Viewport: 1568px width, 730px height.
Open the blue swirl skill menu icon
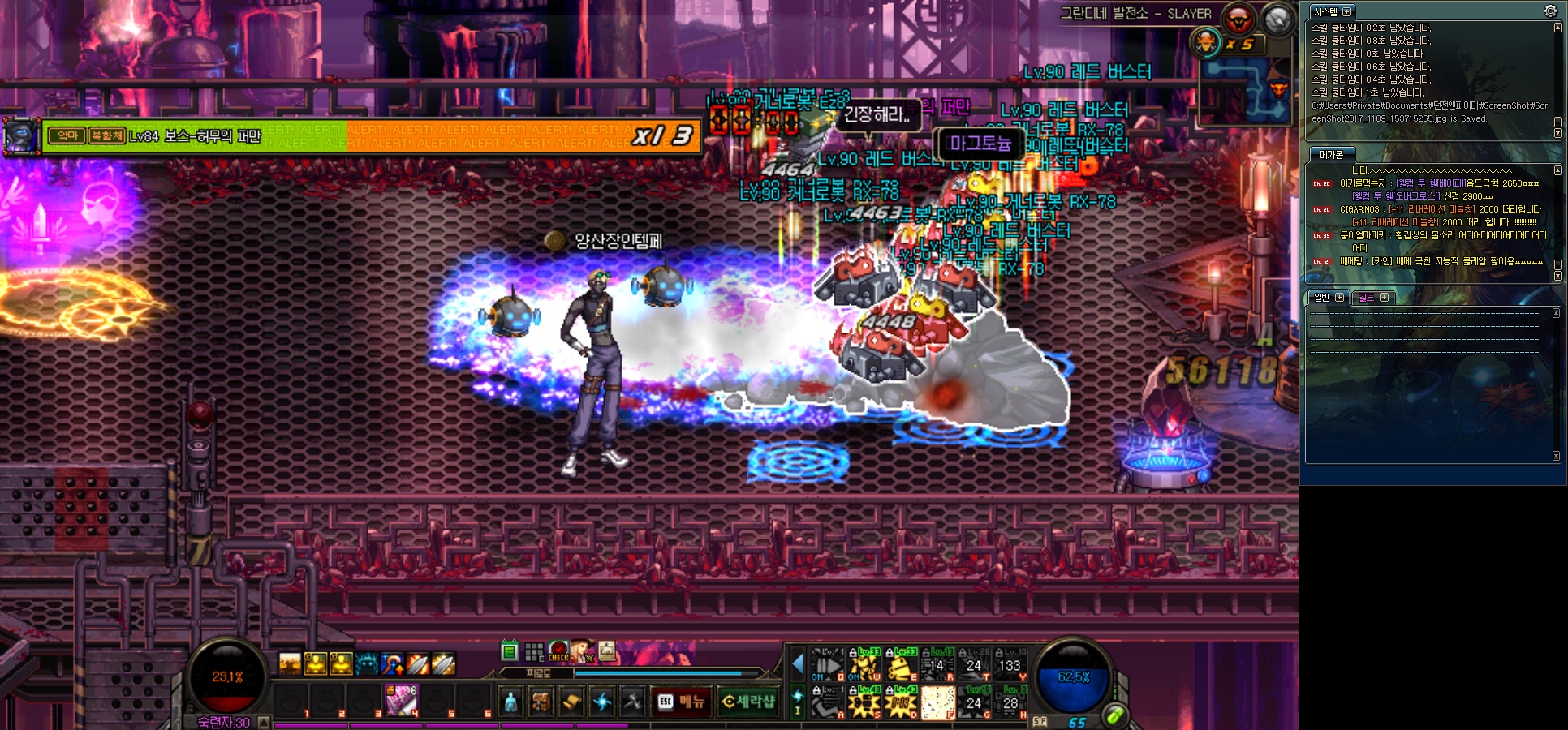(602, 702)
